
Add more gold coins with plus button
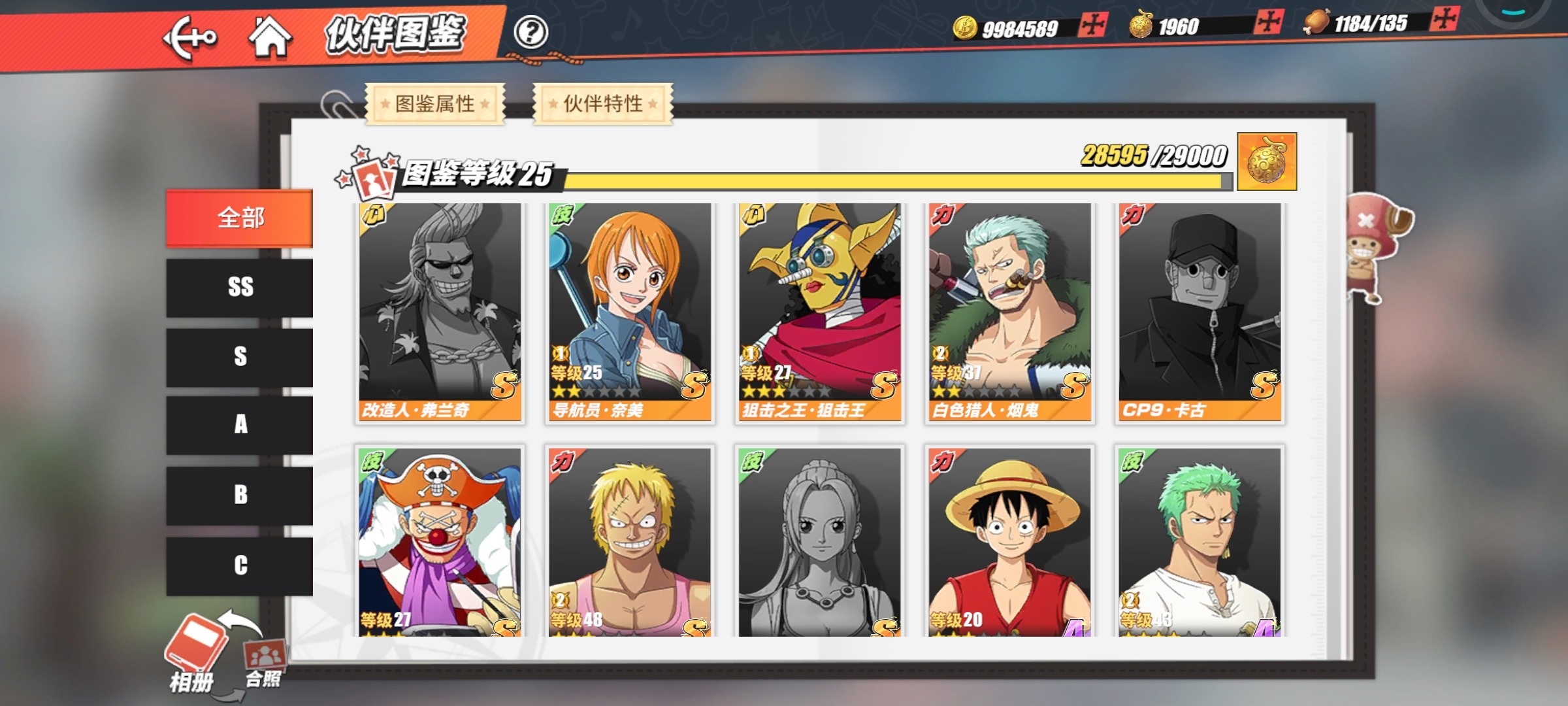(x=1092, y=25)
